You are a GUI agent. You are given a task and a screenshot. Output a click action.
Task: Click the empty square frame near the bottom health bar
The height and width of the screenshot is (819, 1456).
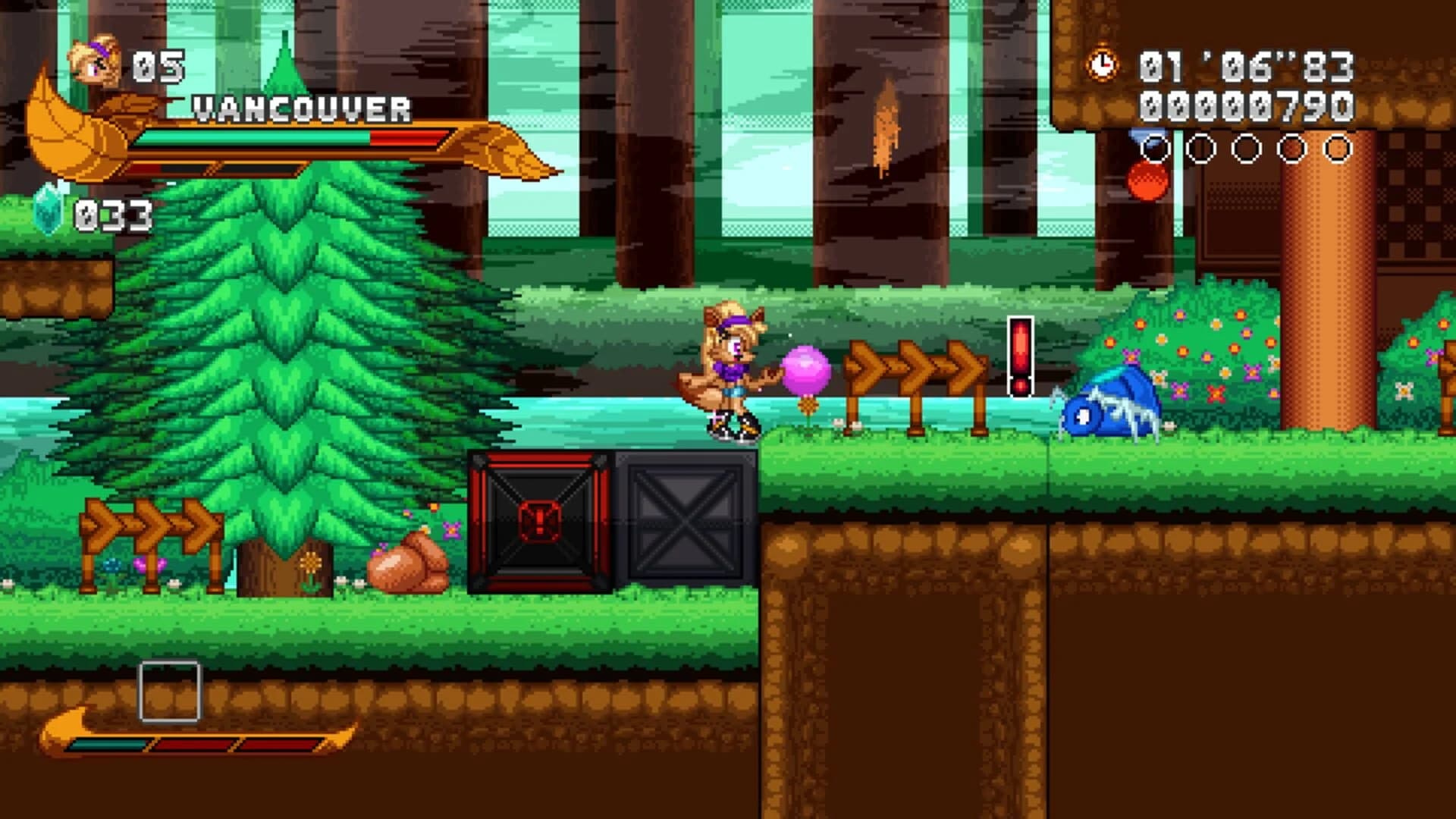(168, 692)
